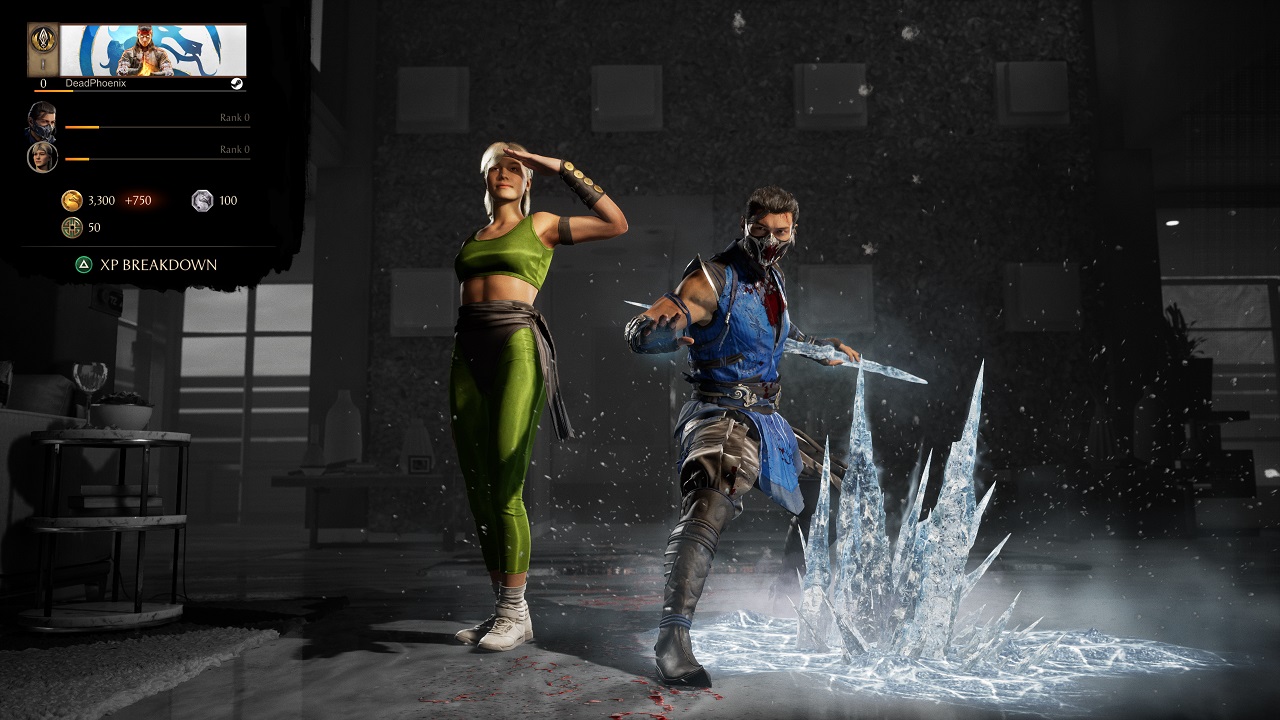This screenshot has width=1280, height=720.
Task: Open the XP Breakdown view
Action: click(x=157, y=263)
